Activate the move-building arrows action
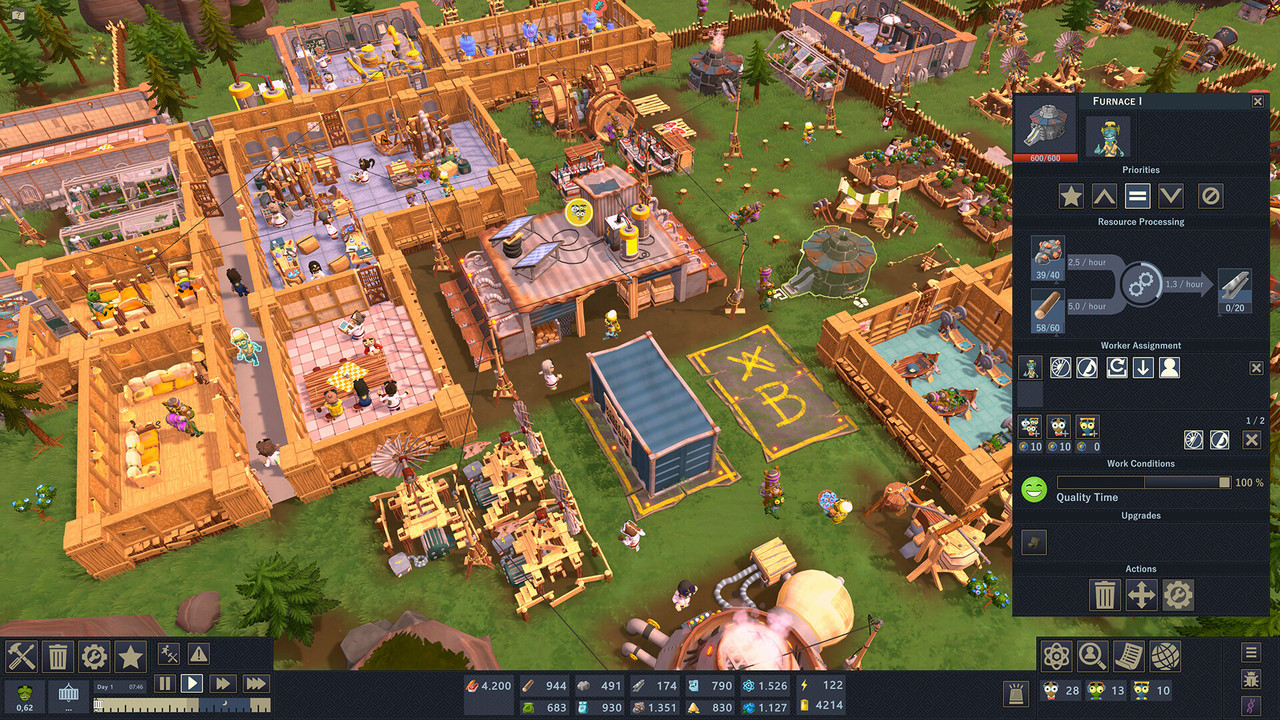Viewport: 1280px width, 720px height. 1141,596
